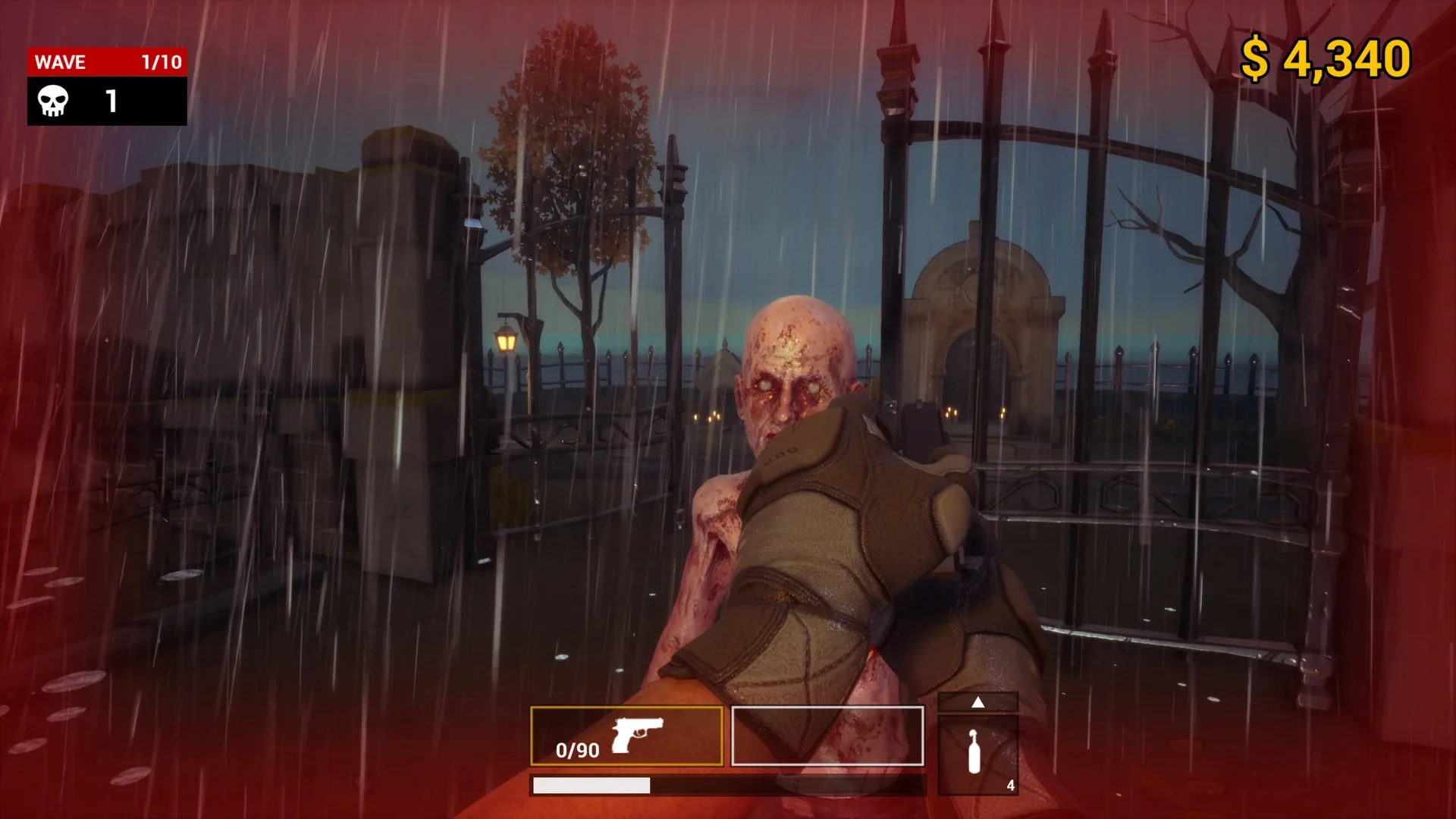
Task: Toggle selection of the empty second weapon slot
Action: (828, 736)
